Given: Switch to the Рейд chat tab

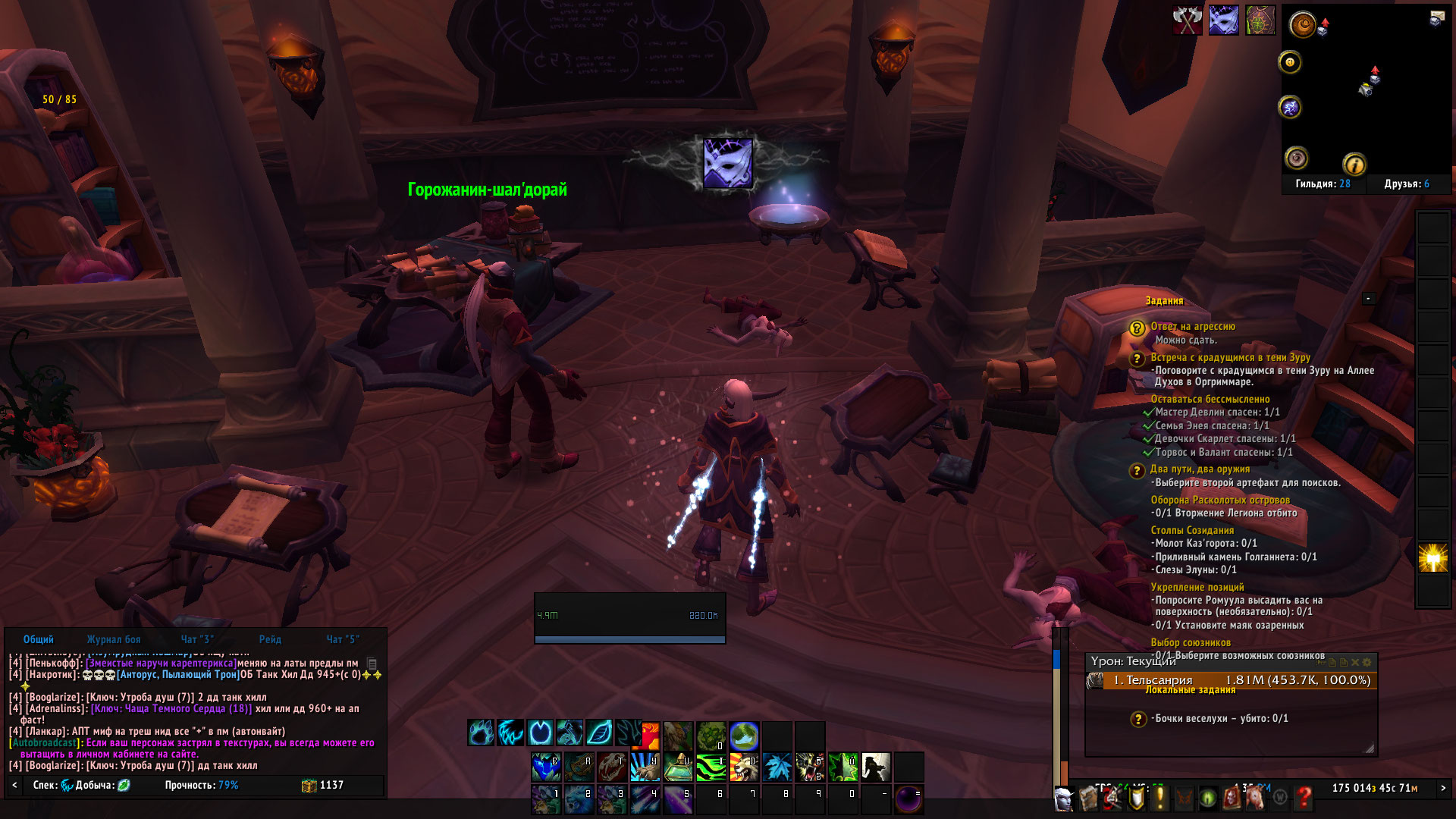Looking at the screenshot, I should (x=270, y=639).
